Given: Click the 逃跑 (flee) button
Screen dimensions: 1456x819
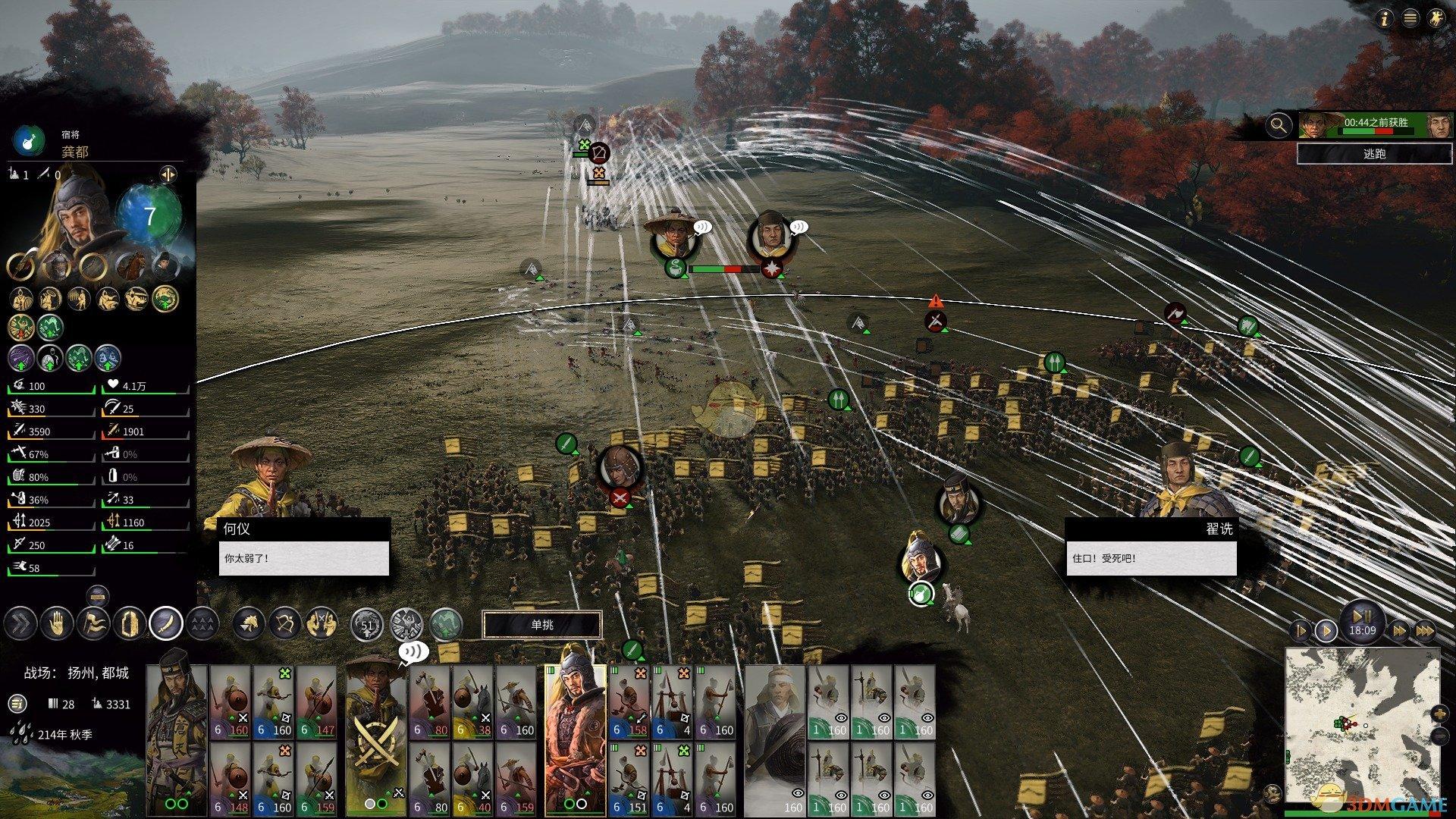Looking at the screenshot, I should [x=1374, y=154].
